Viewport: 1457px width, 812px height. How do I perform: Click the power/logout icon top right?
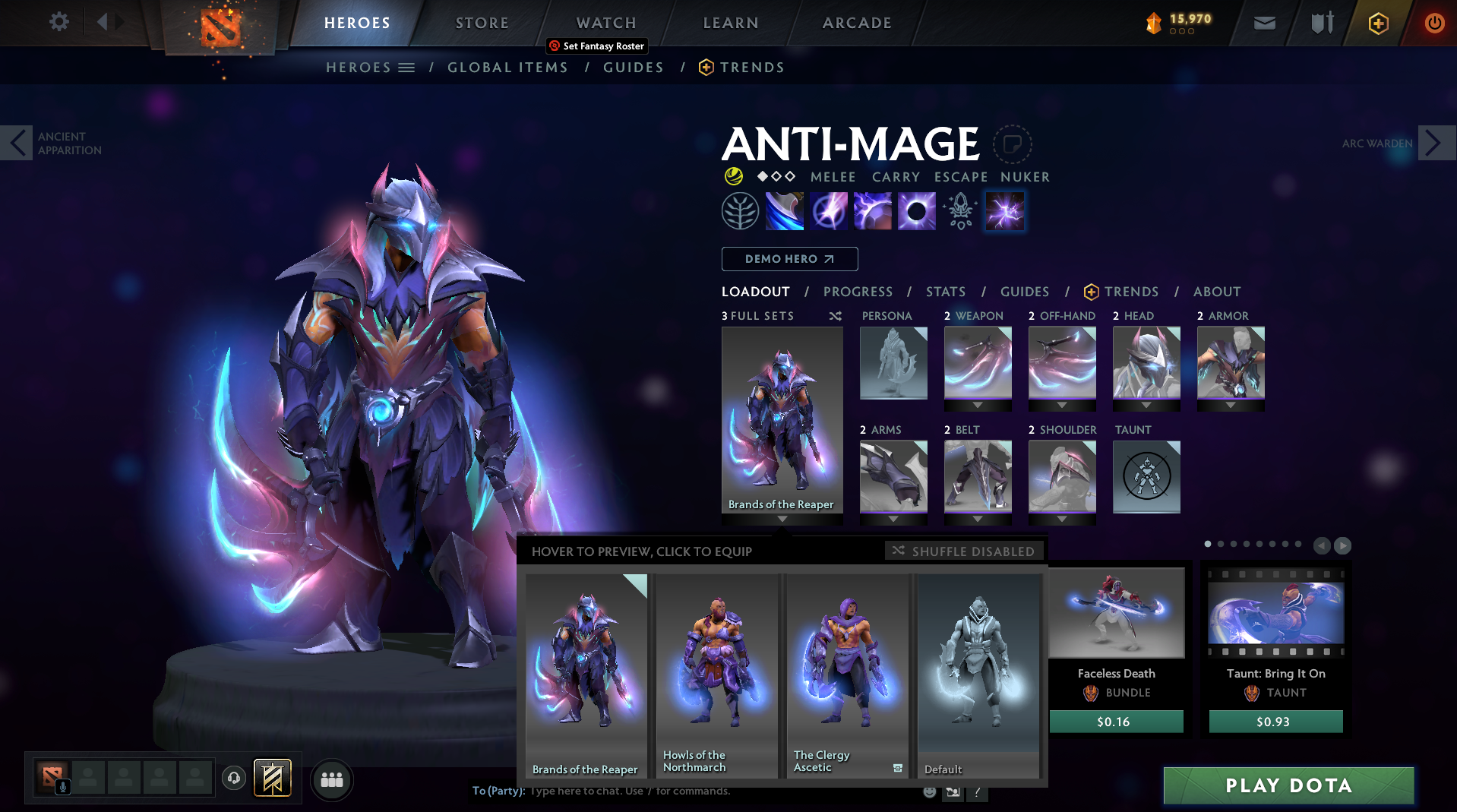click(1434, 23)
